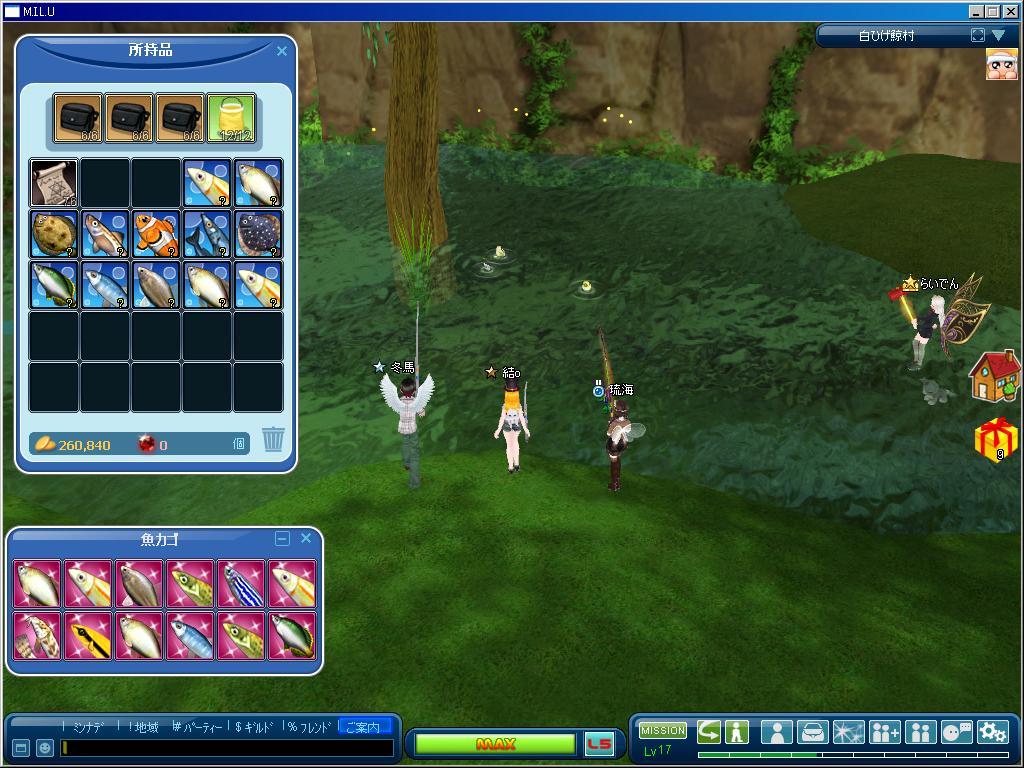1024x768 pixels.
Task: Close the MILU game window
Action: 1010,11
